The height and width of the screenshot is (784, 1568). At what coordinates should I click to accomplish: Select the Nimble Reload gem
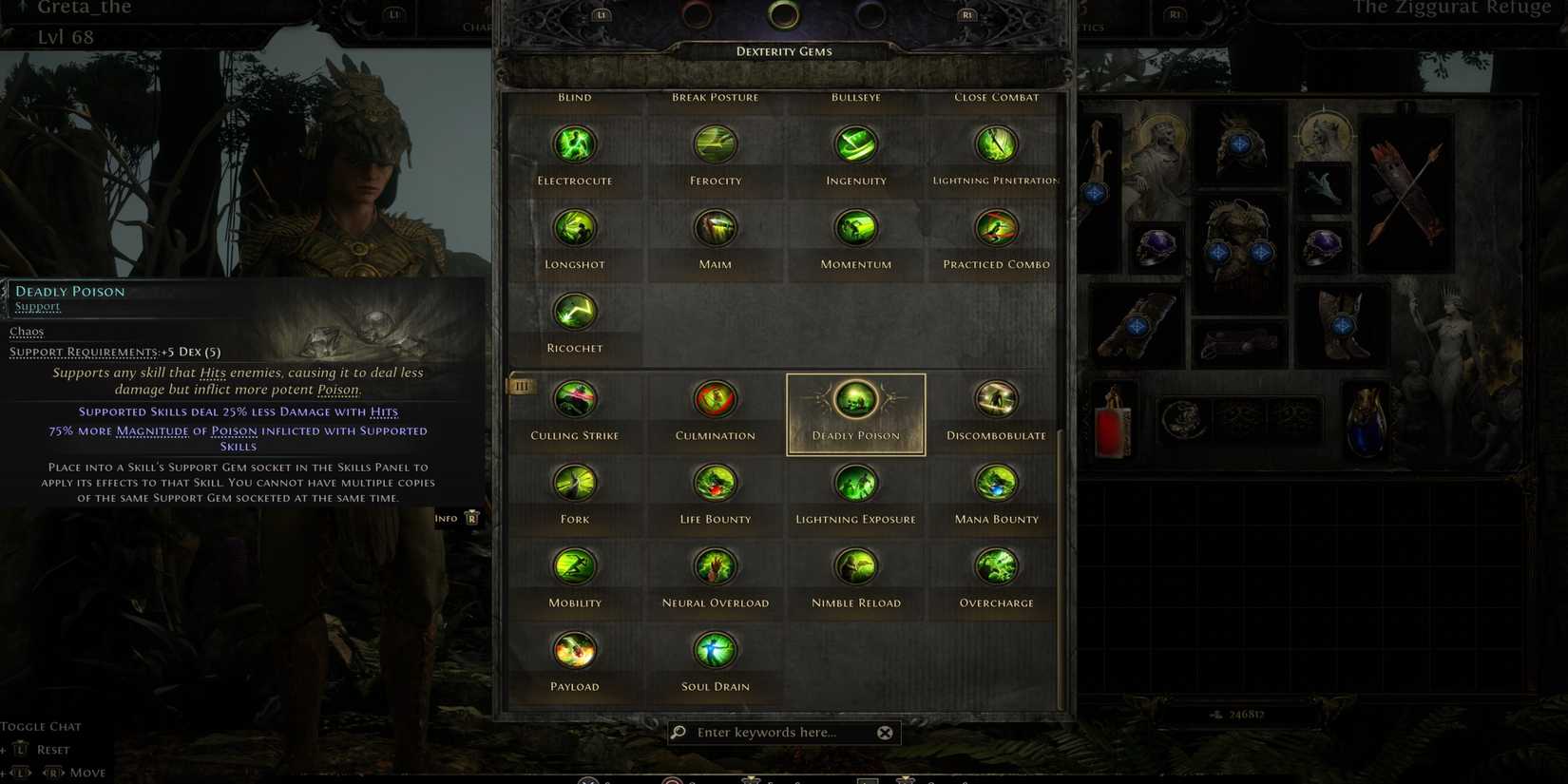(854, 566)
